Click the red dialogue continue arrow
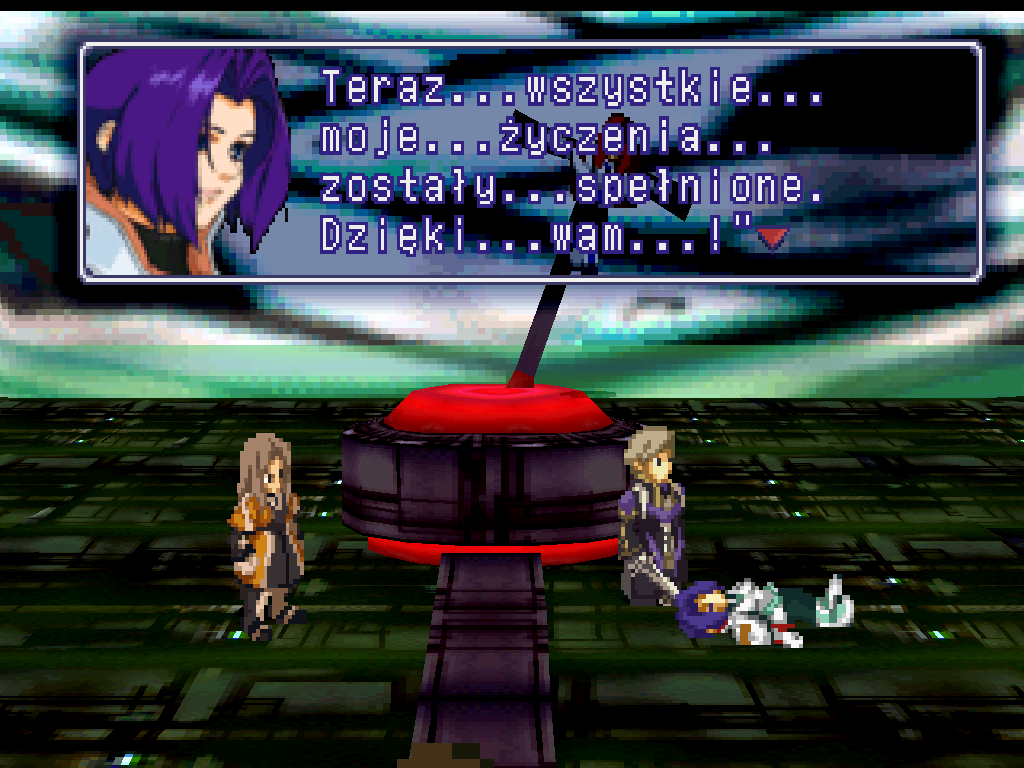 (x=772, y=237)
